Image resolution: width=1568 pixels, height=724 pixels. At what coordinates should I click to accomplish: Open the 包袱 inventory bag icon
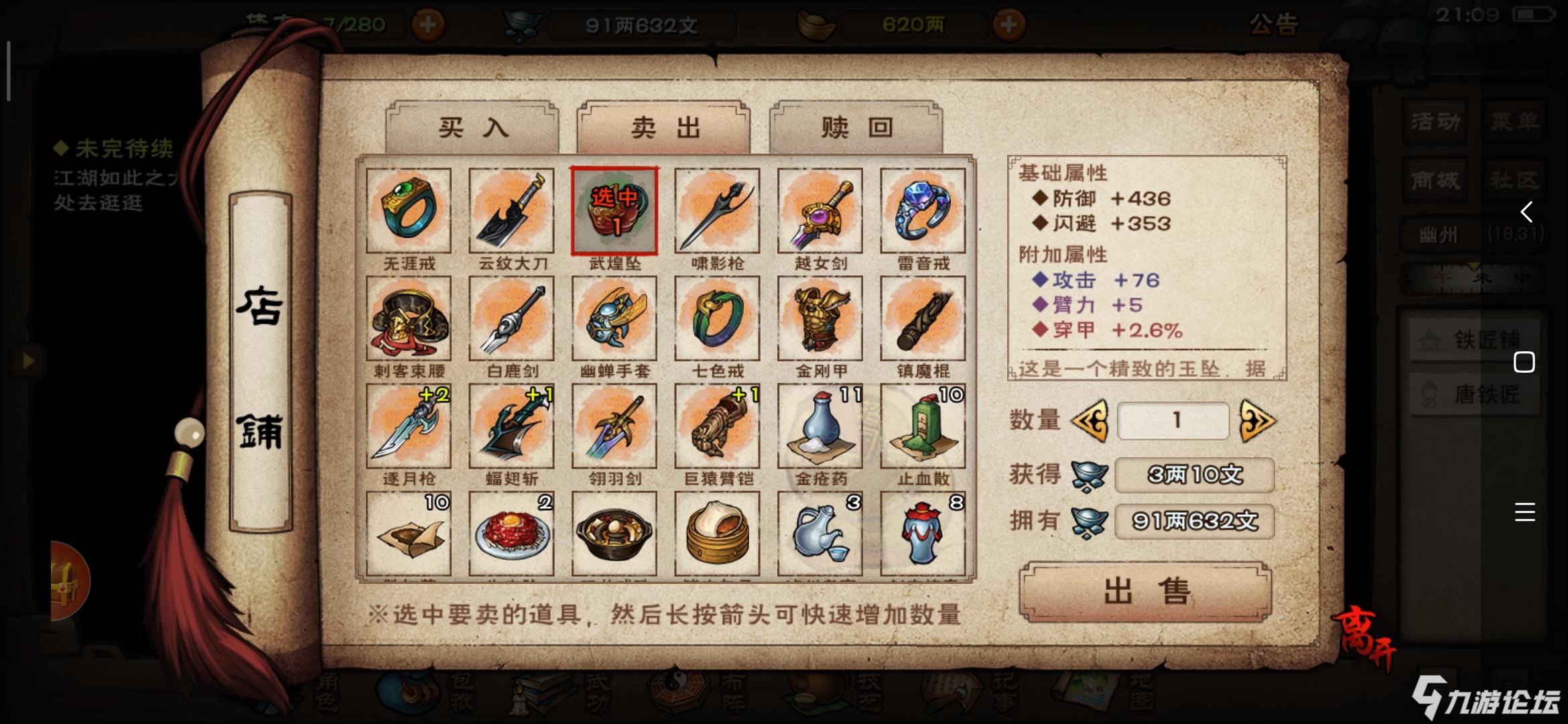click(407, 694)
